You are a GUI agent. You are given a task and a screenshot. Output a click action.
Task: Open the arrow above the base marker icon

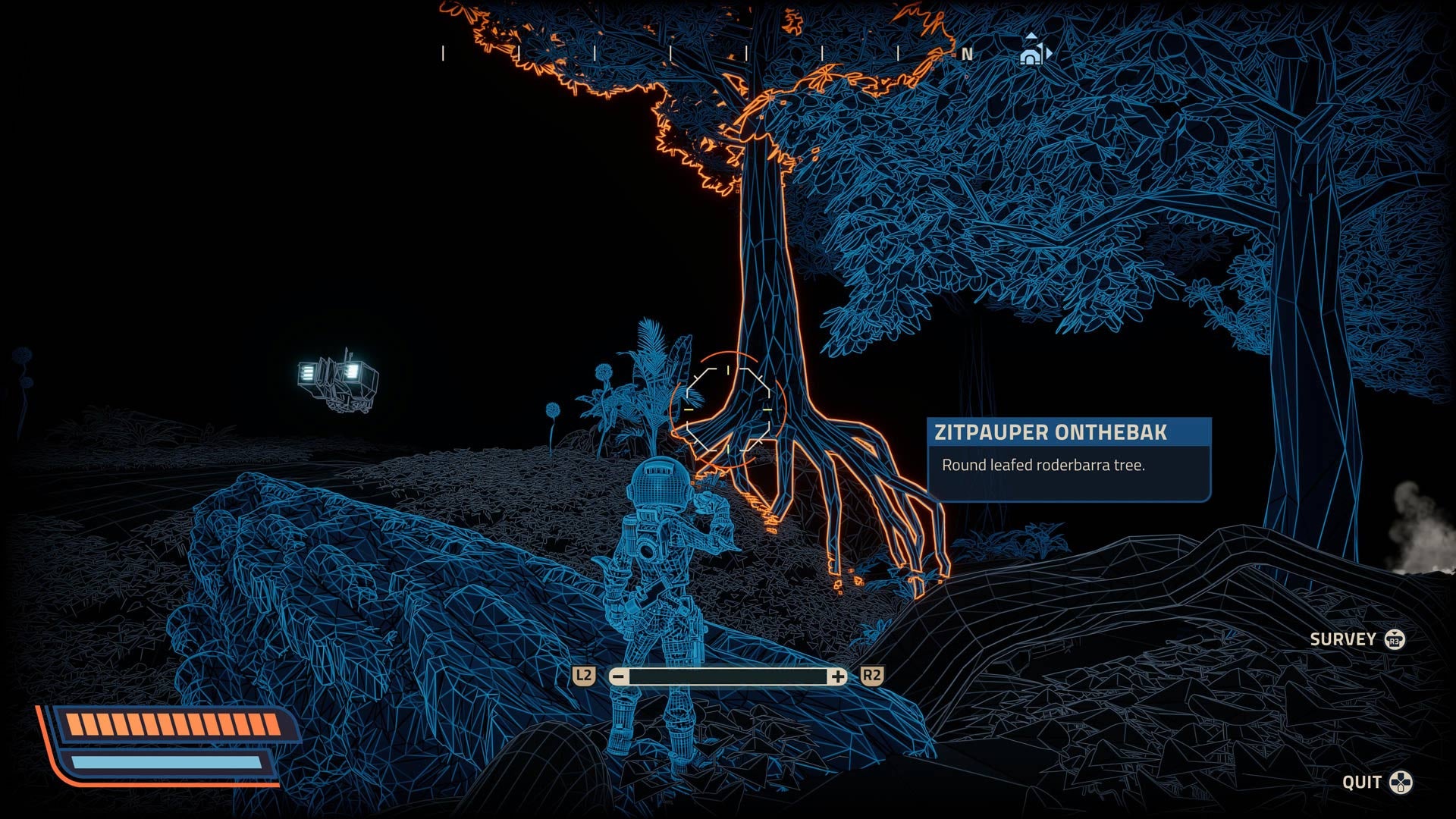click(x=1030, y=35)
